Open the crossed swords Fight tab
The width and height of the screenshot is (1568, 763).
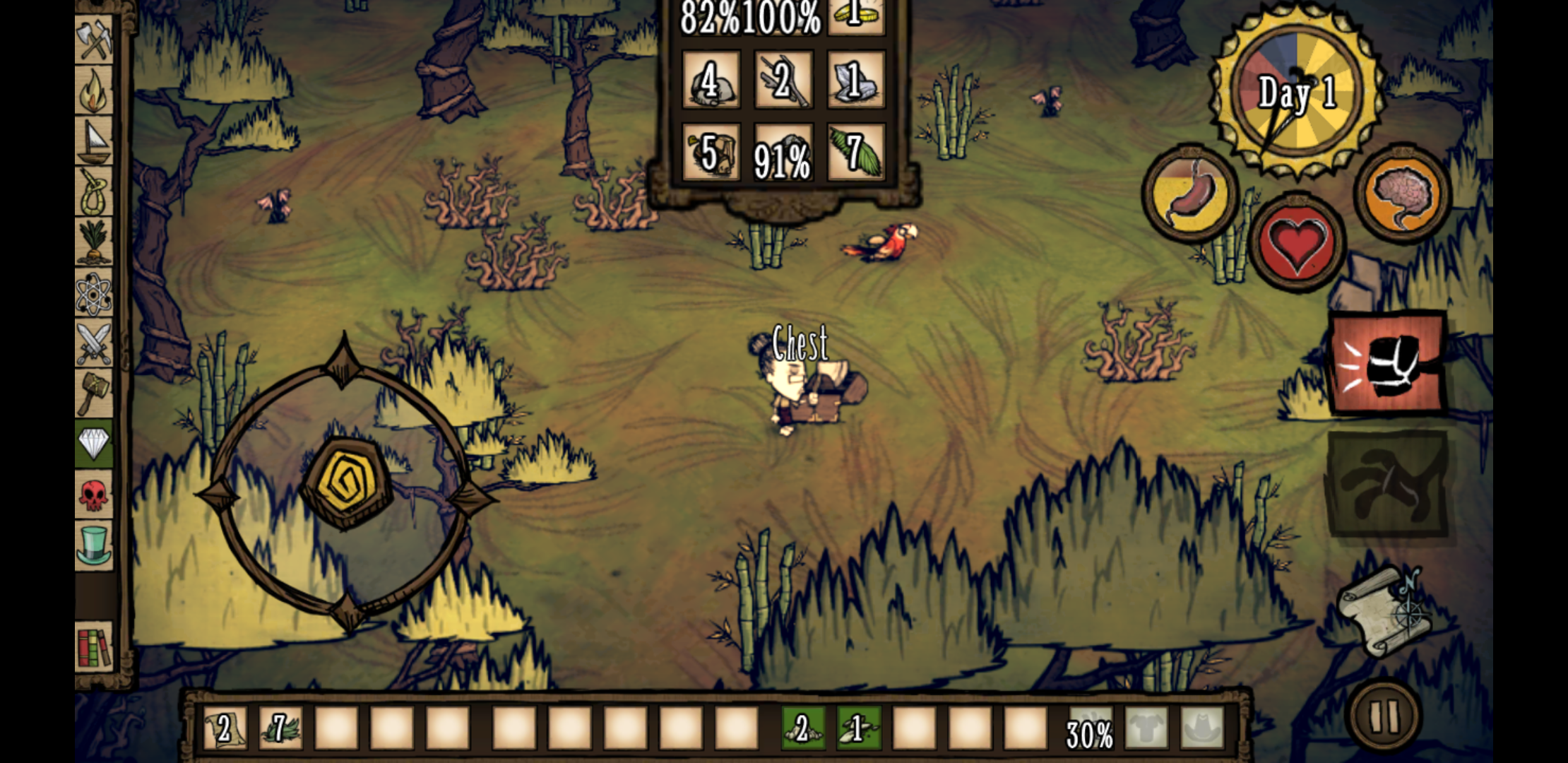[x=94, y=343]
